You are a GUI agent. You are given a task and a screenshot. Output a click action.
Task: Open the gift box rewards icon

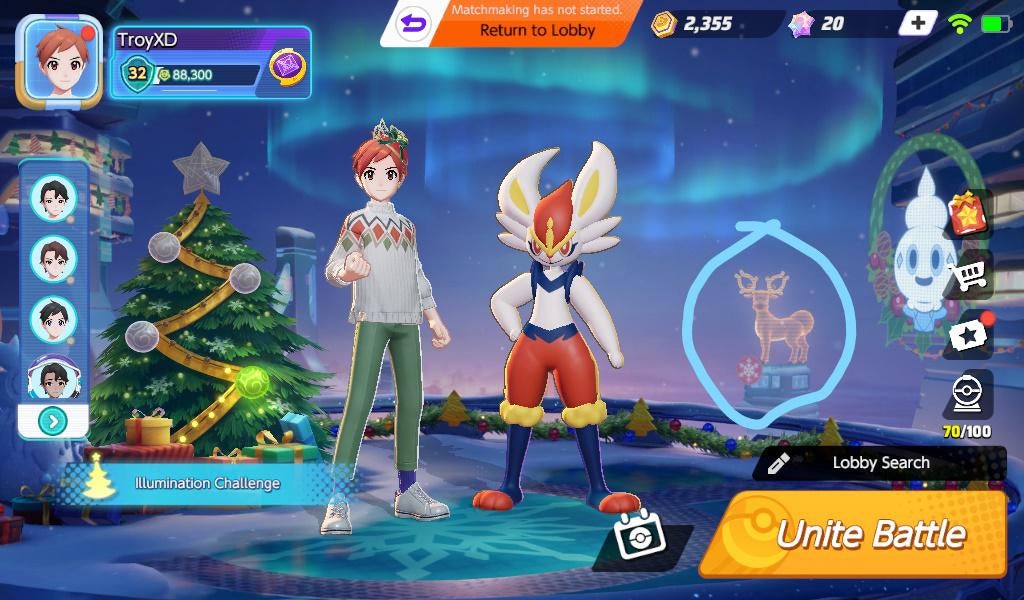(x=968, y=214)
